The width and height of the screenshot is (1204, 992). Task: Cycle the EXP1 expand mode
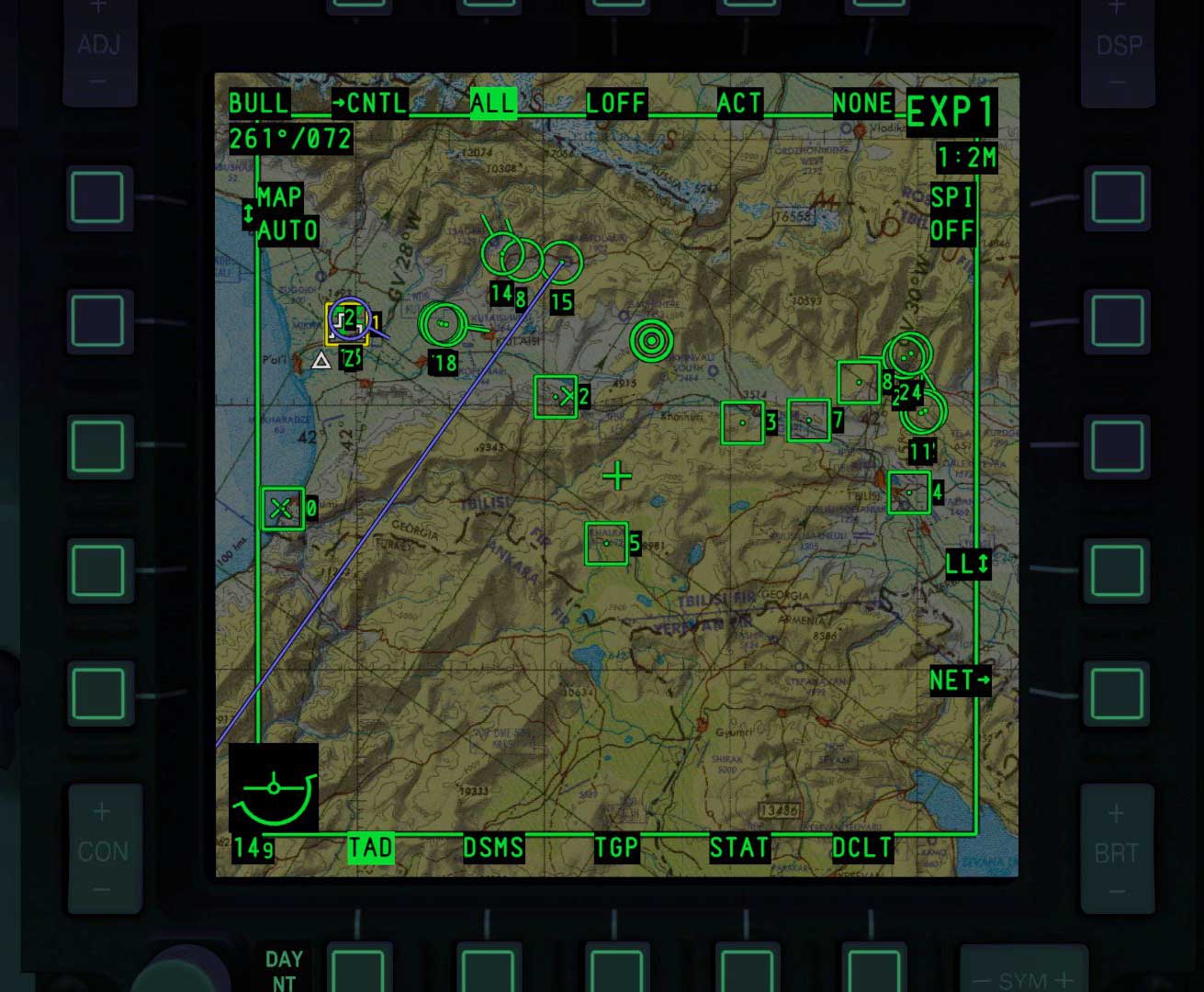951,113
